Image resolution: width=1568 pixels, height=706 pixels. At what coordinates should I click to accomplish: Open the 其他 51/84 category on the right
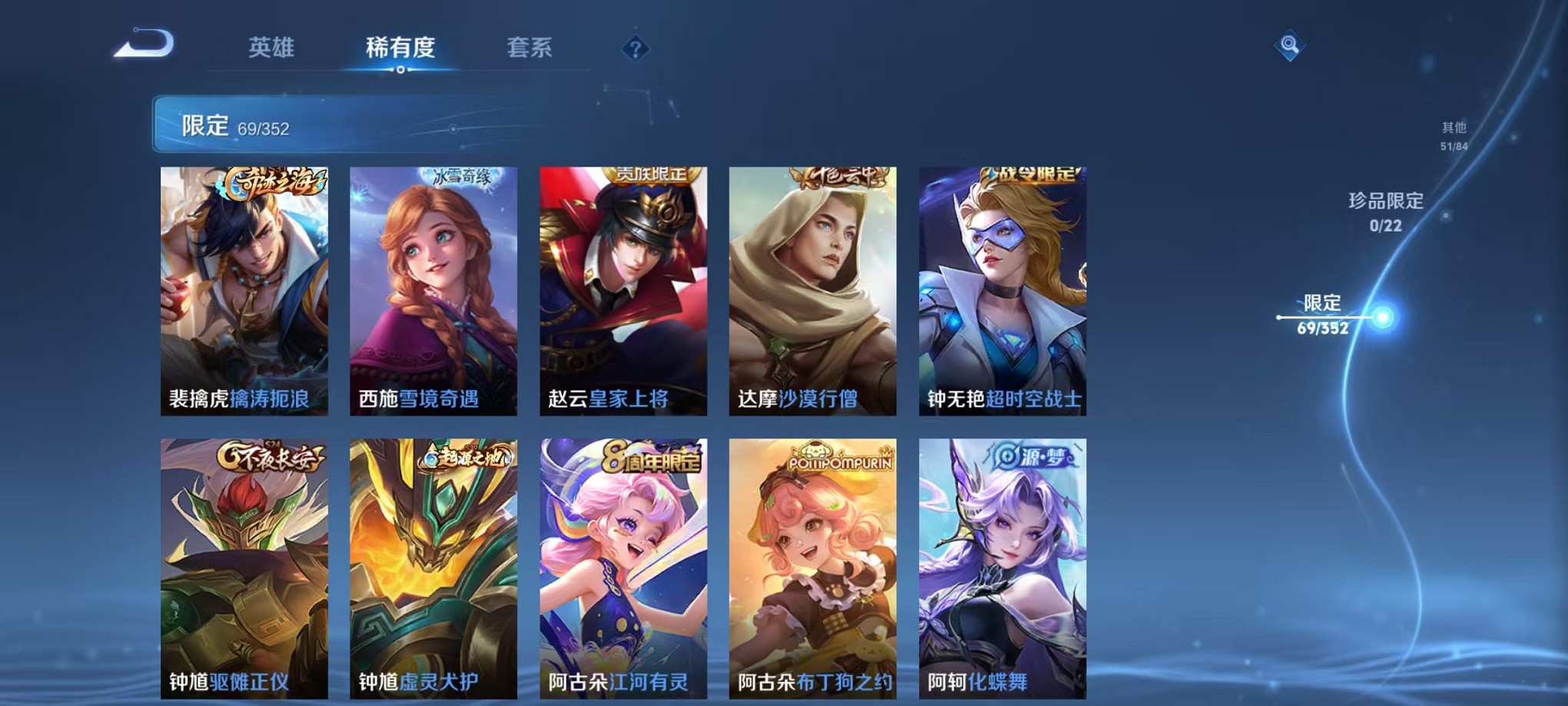pyautogui.click(x=1452, y=137)
